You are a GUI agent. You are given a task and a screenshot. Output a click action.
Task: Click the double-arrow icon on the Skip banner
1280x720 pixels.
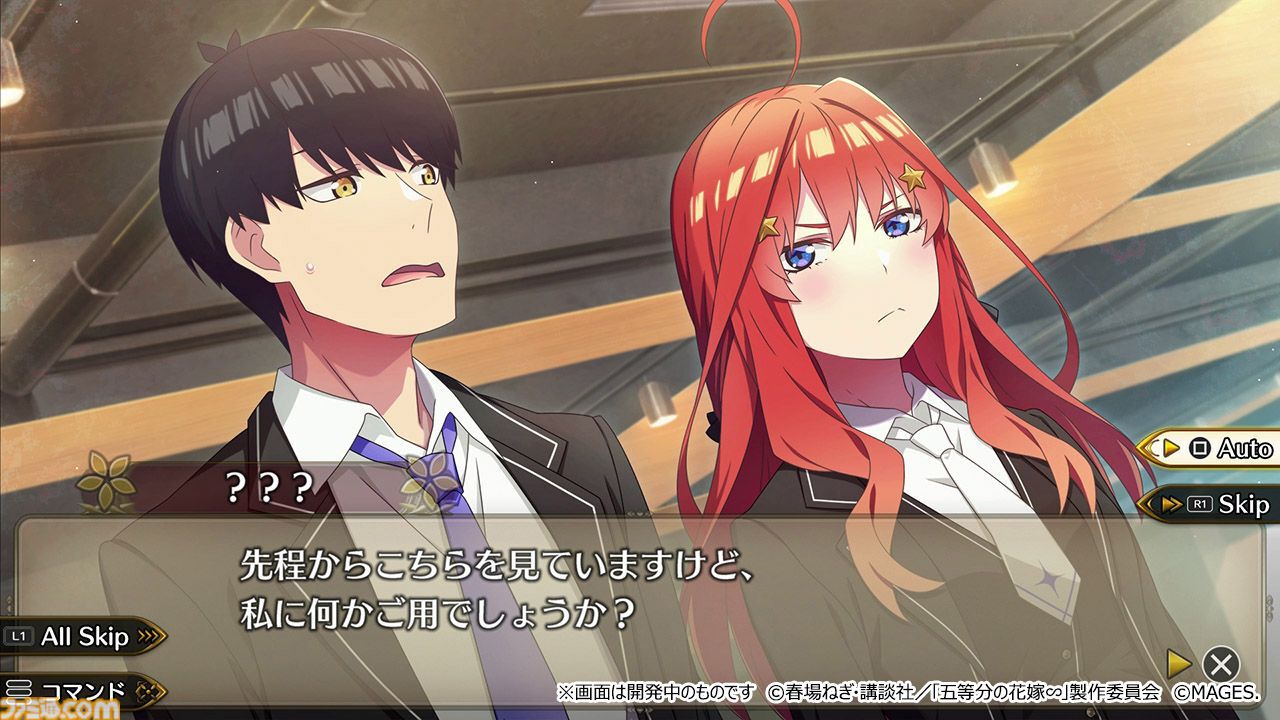[1171, 502]
